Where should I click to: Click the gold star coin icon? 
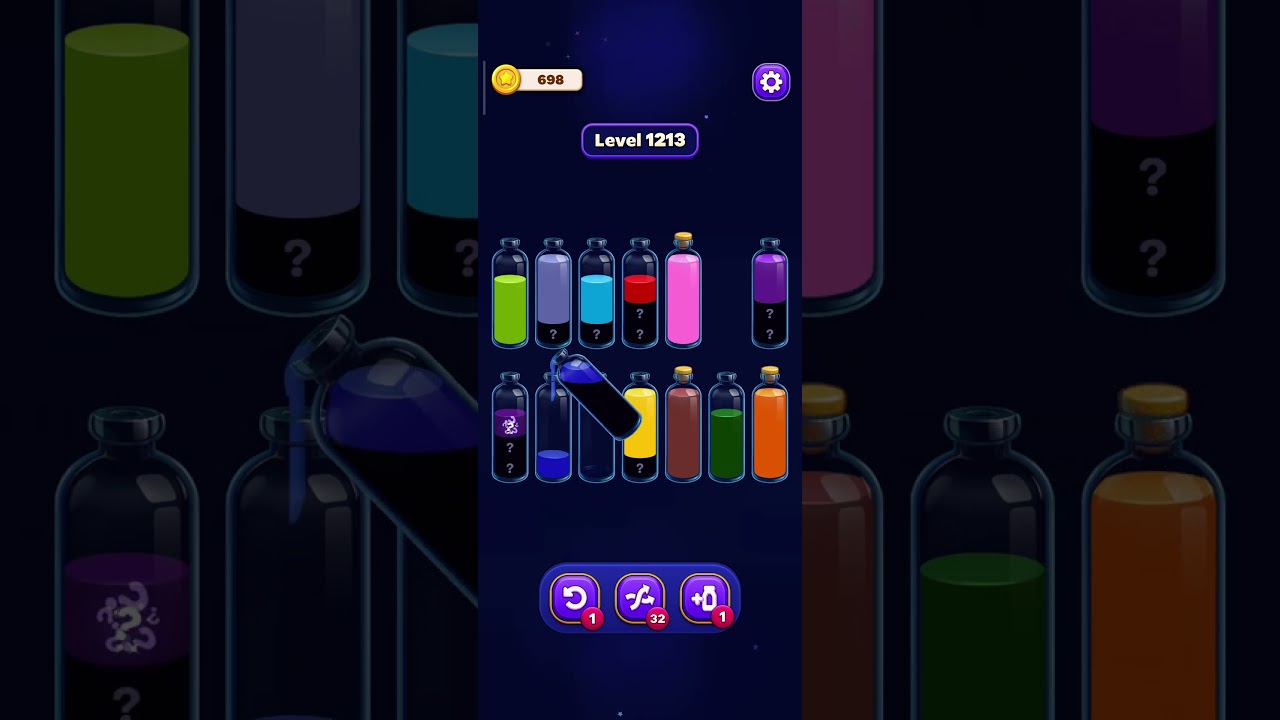point(506,80)
